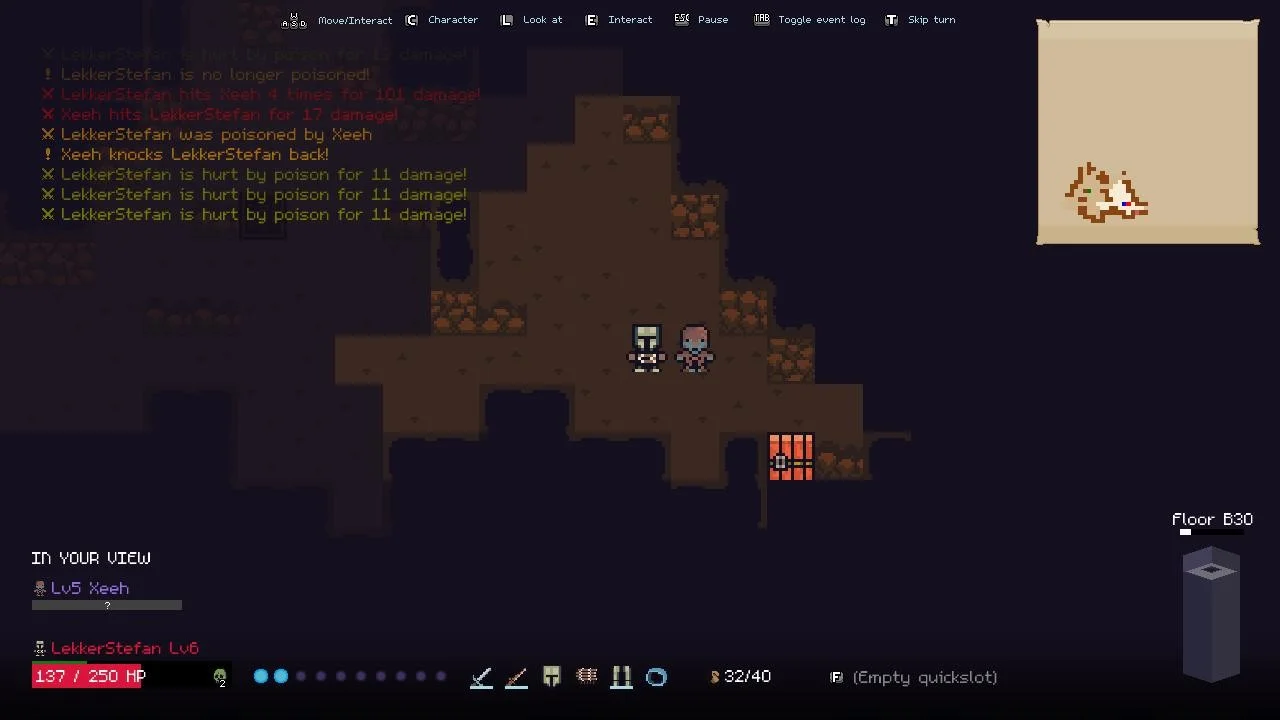The height and width of the screenshot is (720, 1280).
Task: Click the green potion icon beside HP bar
Action: coord(219,677)
